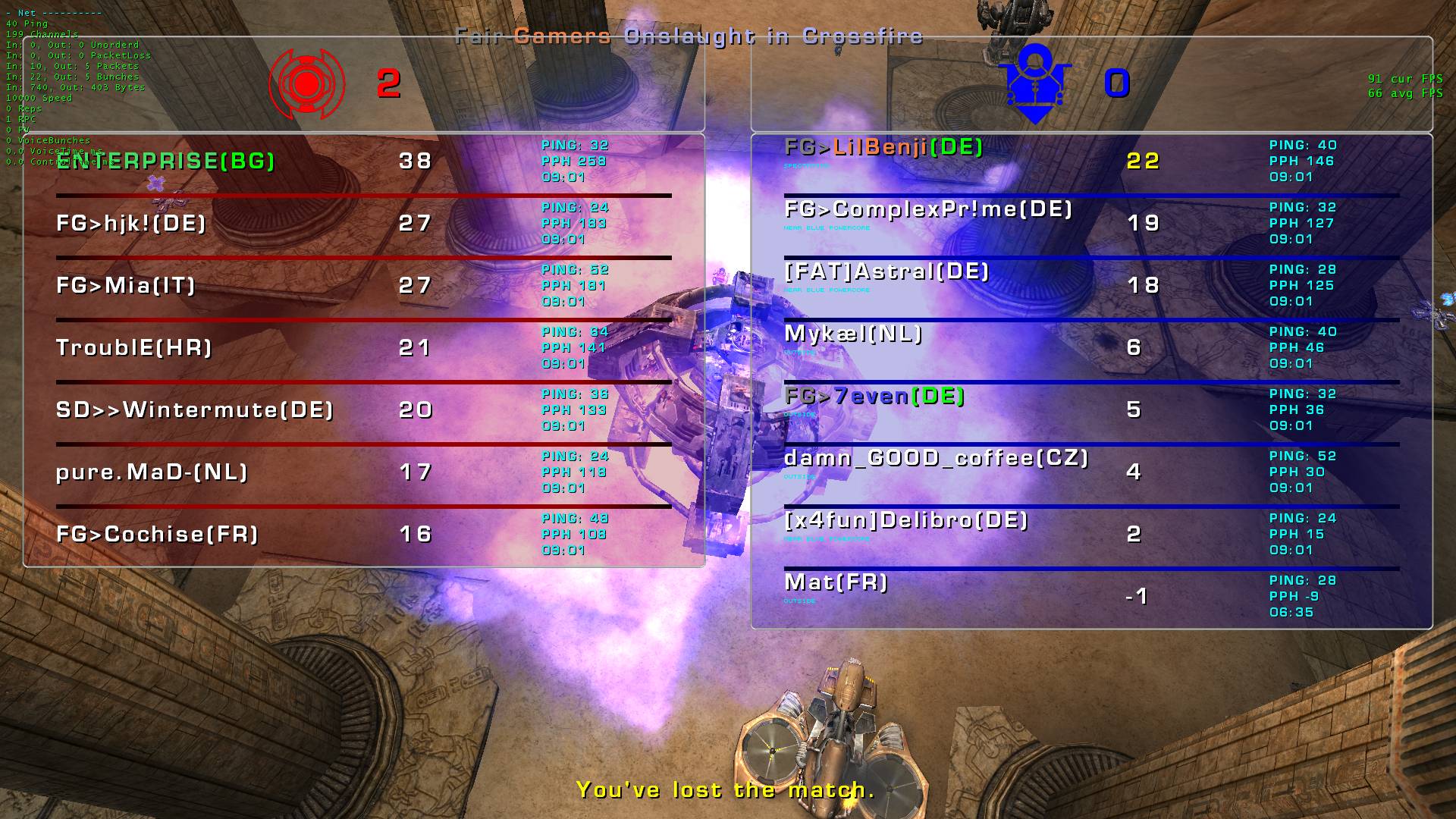Click player FG>hjk!(DE) in scoreboard

click(131, 223)
